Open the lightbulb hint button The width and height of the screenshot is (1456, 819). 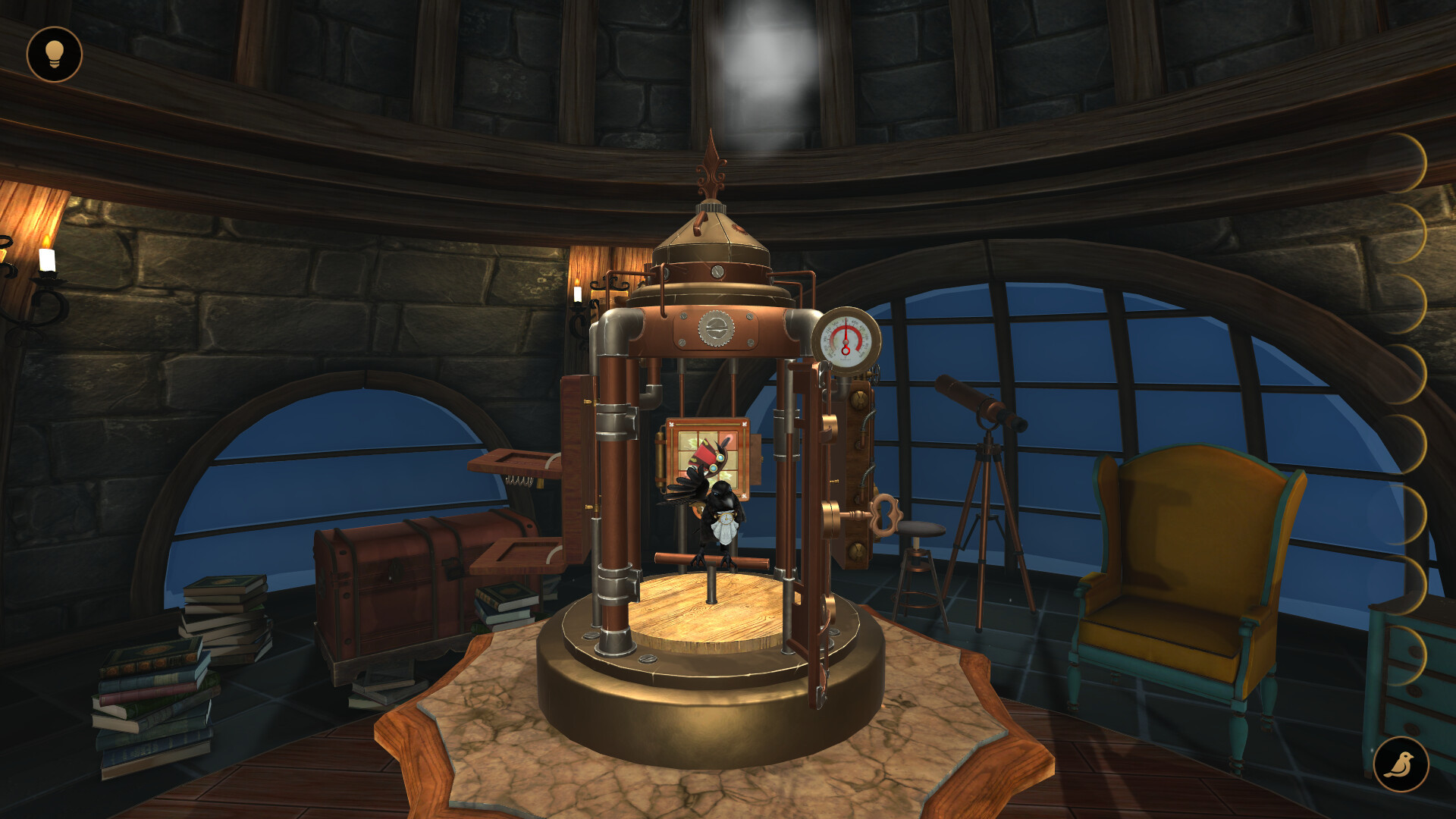tap(55, 54)
